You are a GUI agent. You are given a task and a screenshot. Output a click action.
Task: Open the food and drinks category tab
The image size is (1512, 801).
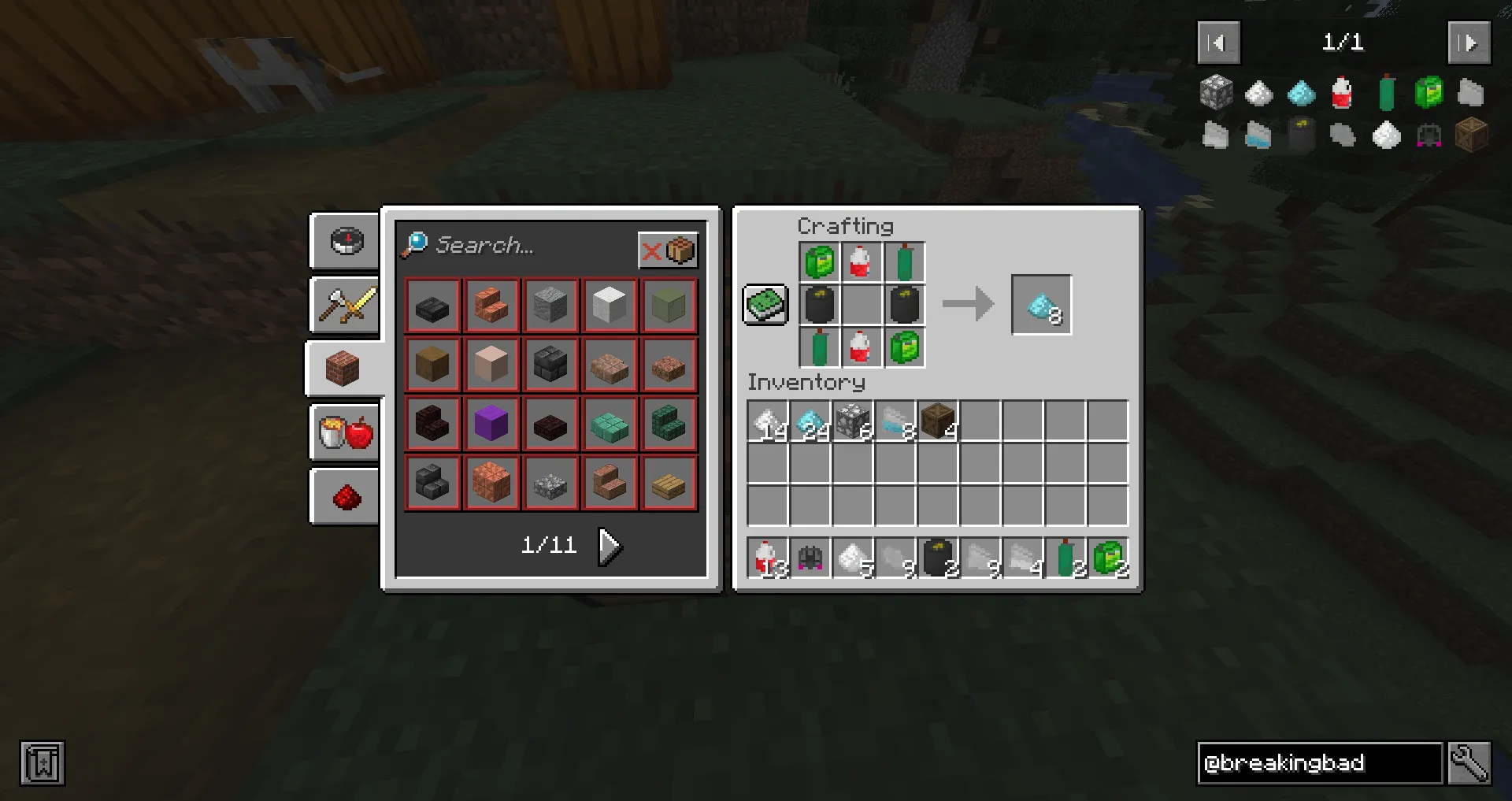coord(343,432)
